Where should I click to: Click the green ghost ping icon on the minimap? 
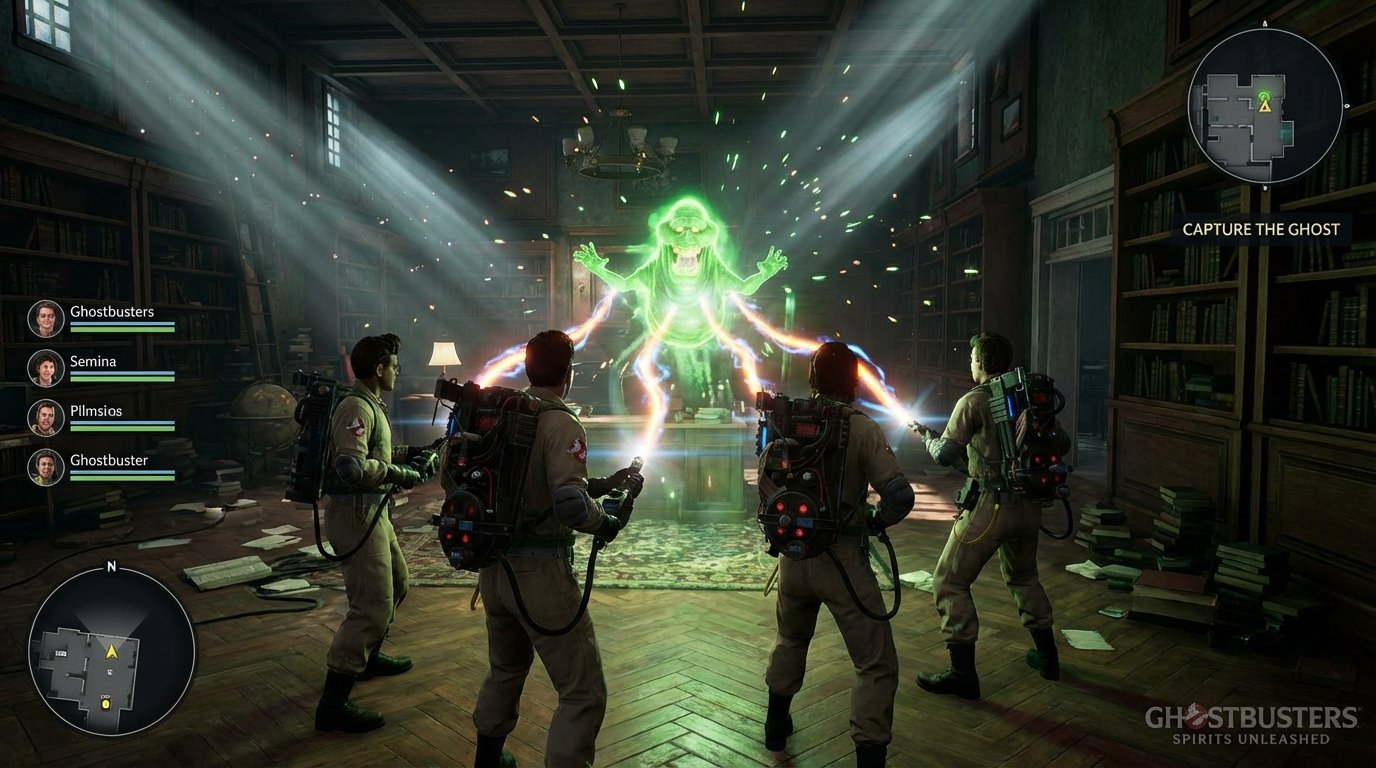tap(1264, 95)
